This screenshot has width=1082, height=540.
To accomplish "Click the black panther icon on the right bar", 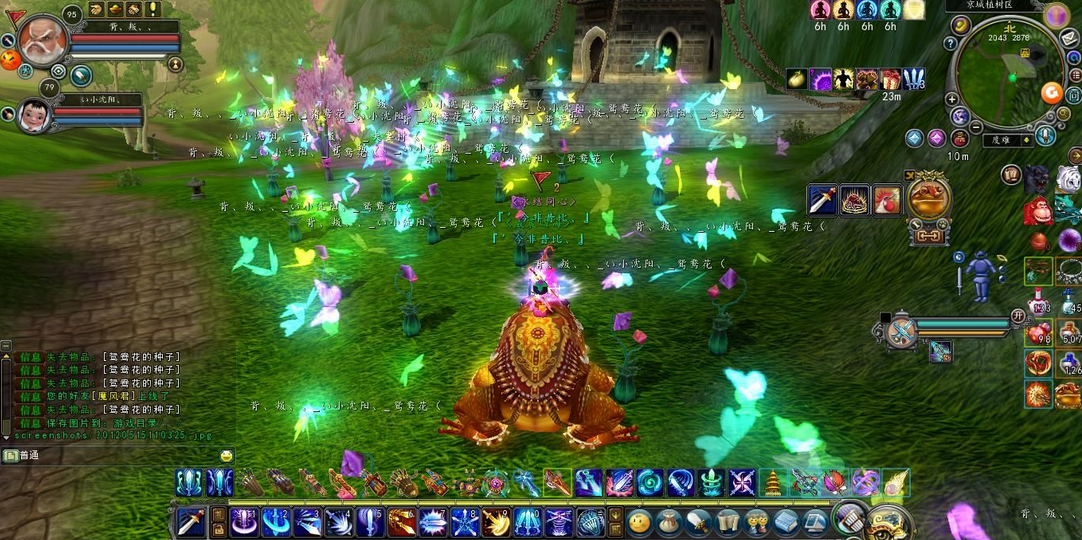I will click(1036, 181).
